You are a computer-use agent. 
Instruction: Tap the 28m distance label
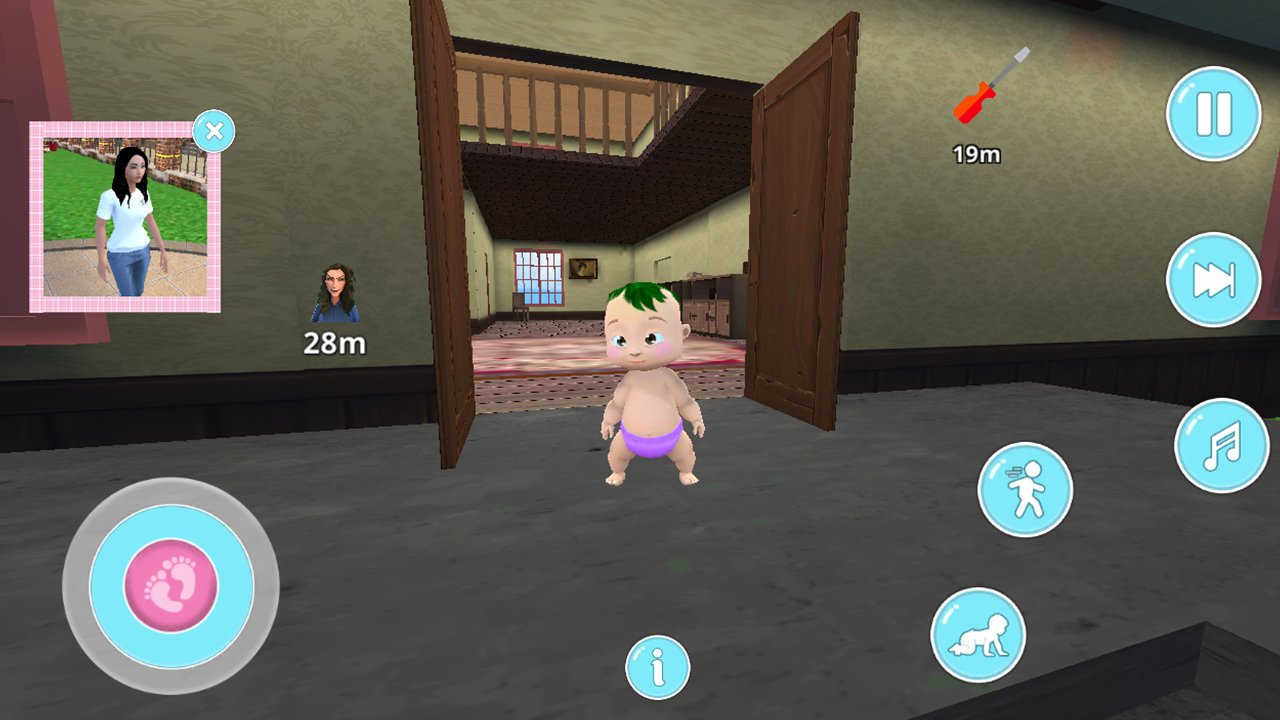[333, 344]
